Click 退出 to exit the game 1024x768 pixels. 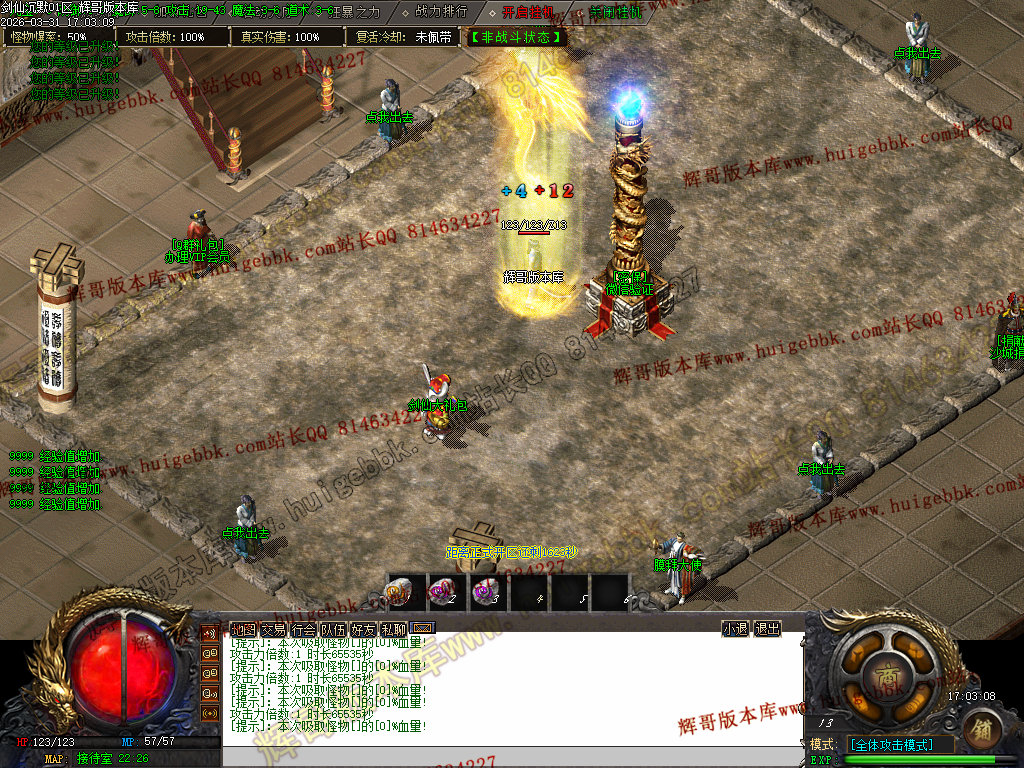point(767,629)
